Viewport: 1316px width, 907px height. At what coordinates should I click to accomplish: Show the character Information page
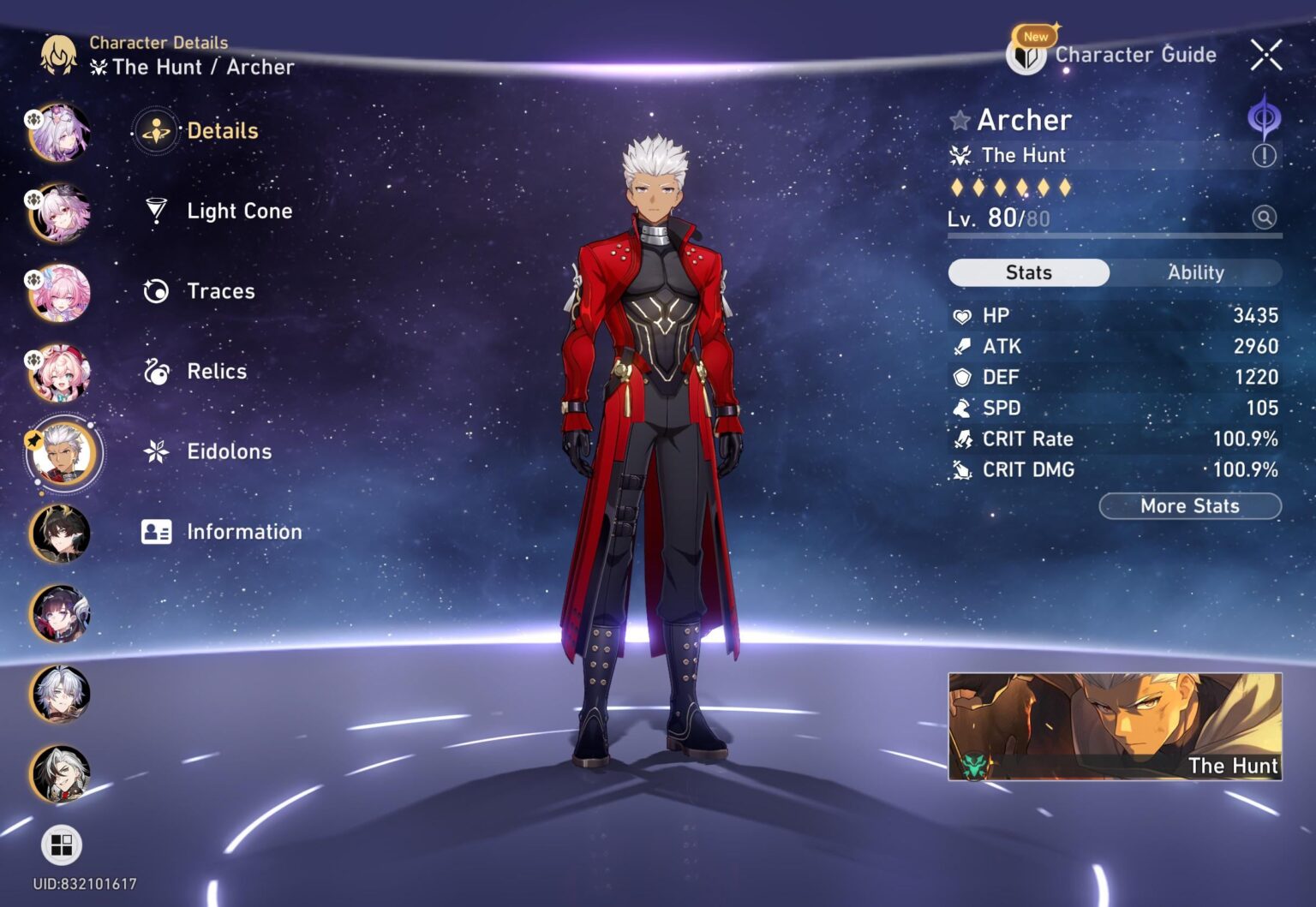(243, 532)
